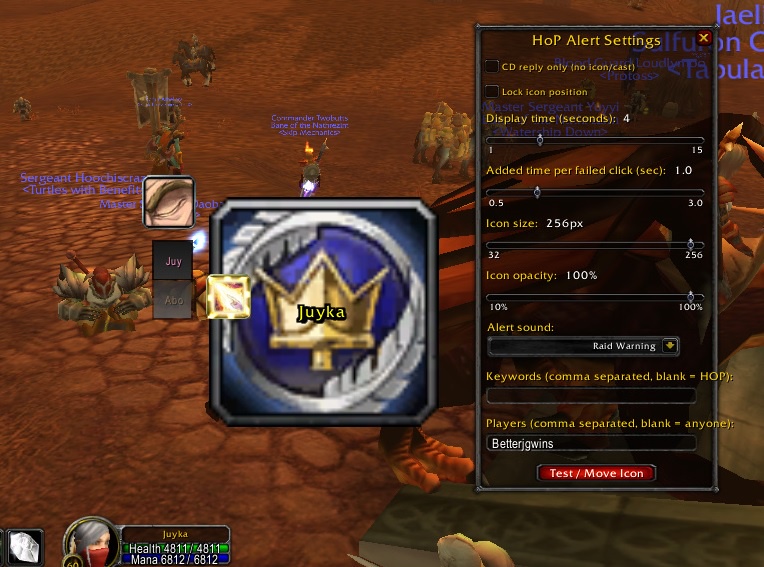
Task: Adjust the Display time slider
Action: [x=540, y=140]
